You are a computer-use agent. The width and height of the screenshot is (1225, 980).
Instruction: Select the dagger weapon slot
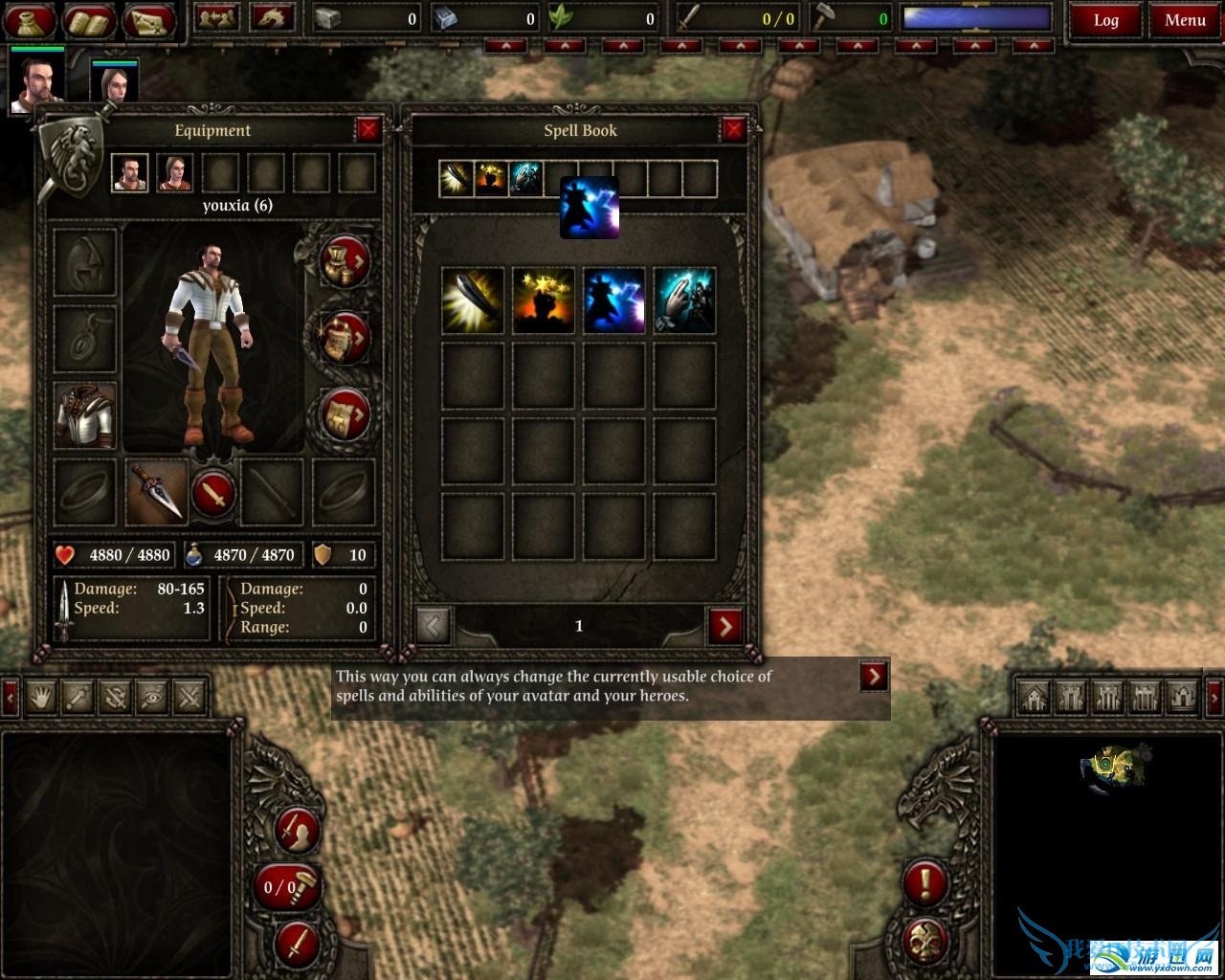(x=156, y=492)
